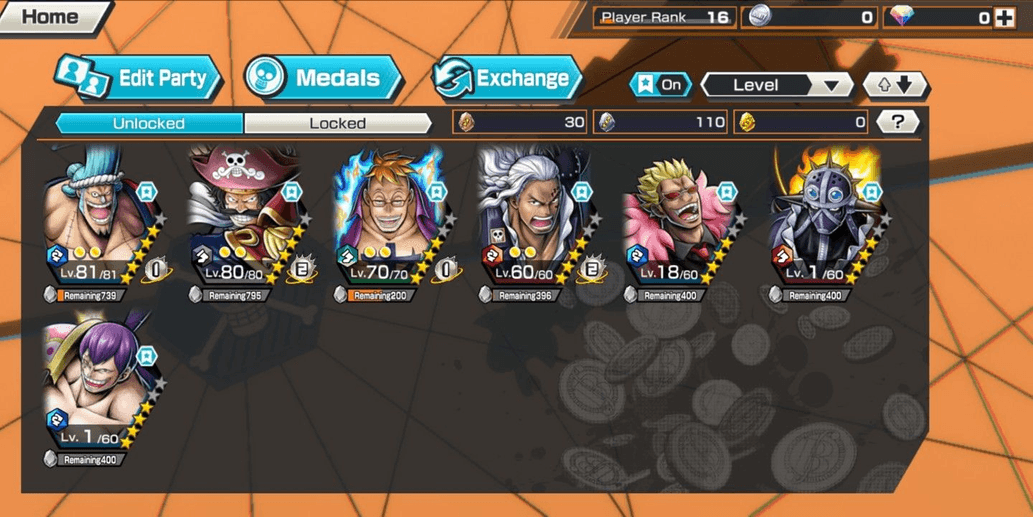
Task: Return to the Home screen
Action: click(x=50, y=17)
